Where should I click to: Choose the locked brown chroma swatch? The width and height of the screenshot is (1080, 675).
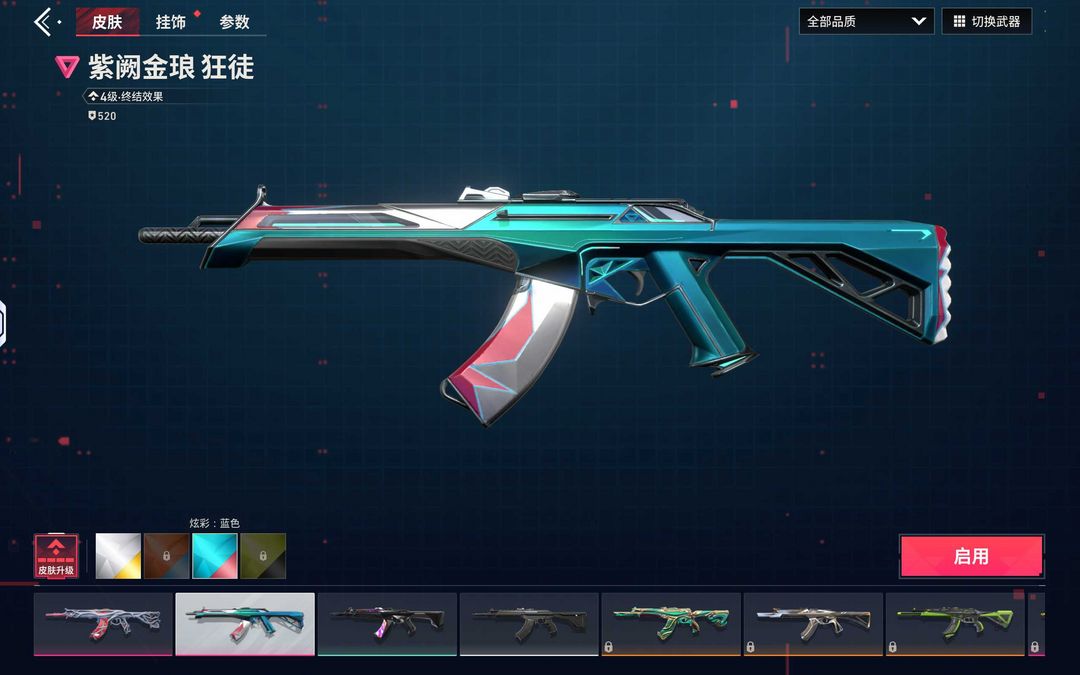tap(166, 556)
